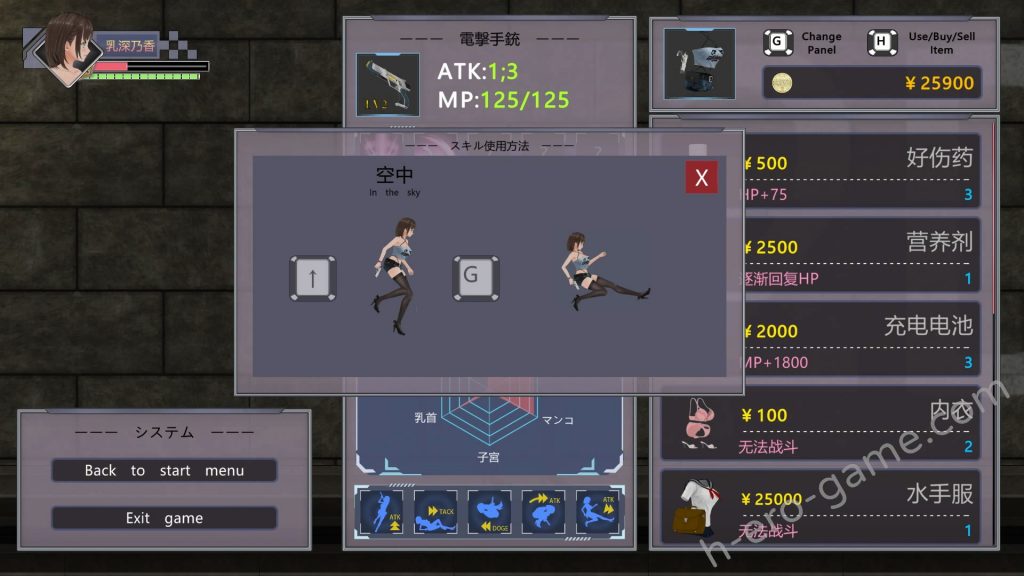Choose the 水手服 outfit for ¥25000
The image size is (1024, 576).
tap(820, 508)
